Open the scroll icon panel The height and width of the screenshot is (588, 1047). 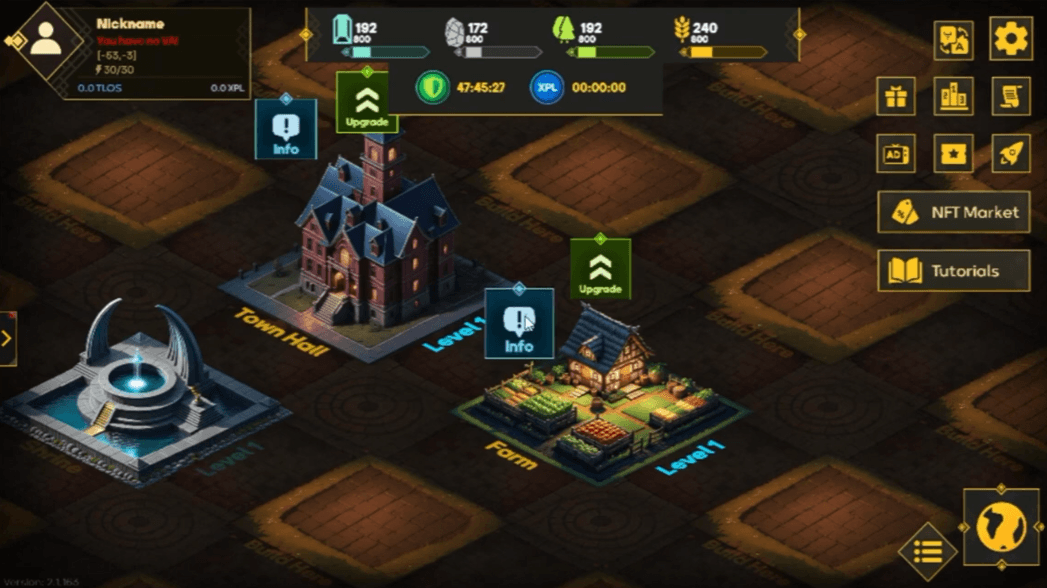tap(1010, 97)
